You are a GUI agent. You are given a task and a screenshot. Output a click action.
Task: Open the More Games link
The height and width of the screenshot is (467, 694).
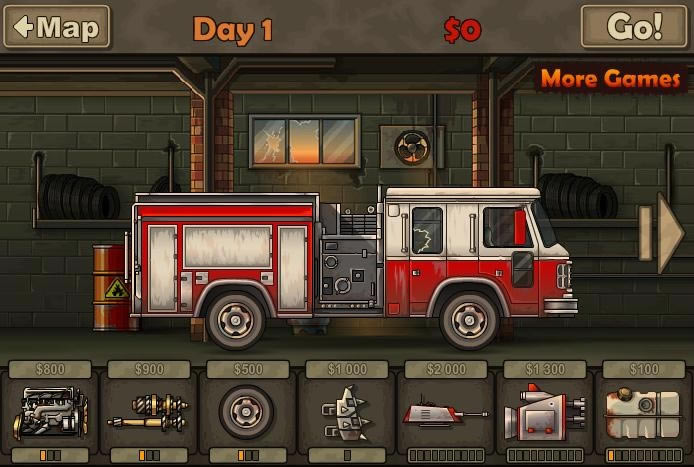[x=610, y=79]
